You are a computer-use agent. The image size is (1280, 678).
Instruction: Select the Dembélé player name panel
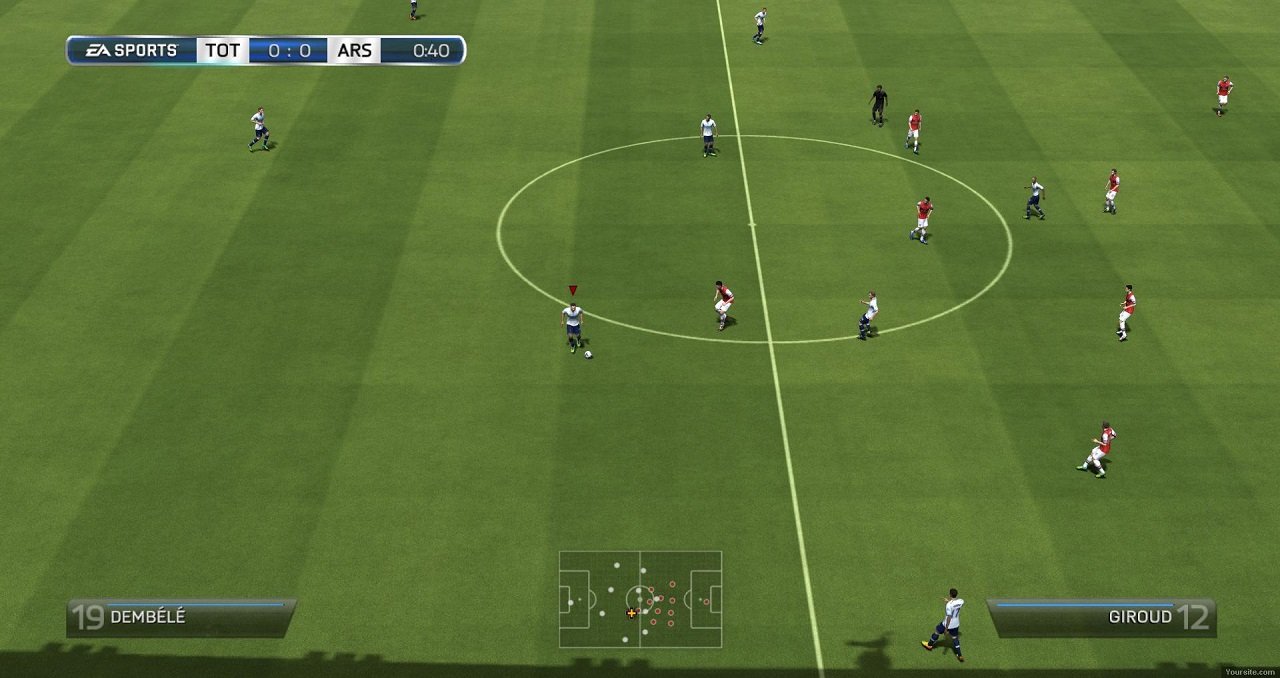point(181,617)
